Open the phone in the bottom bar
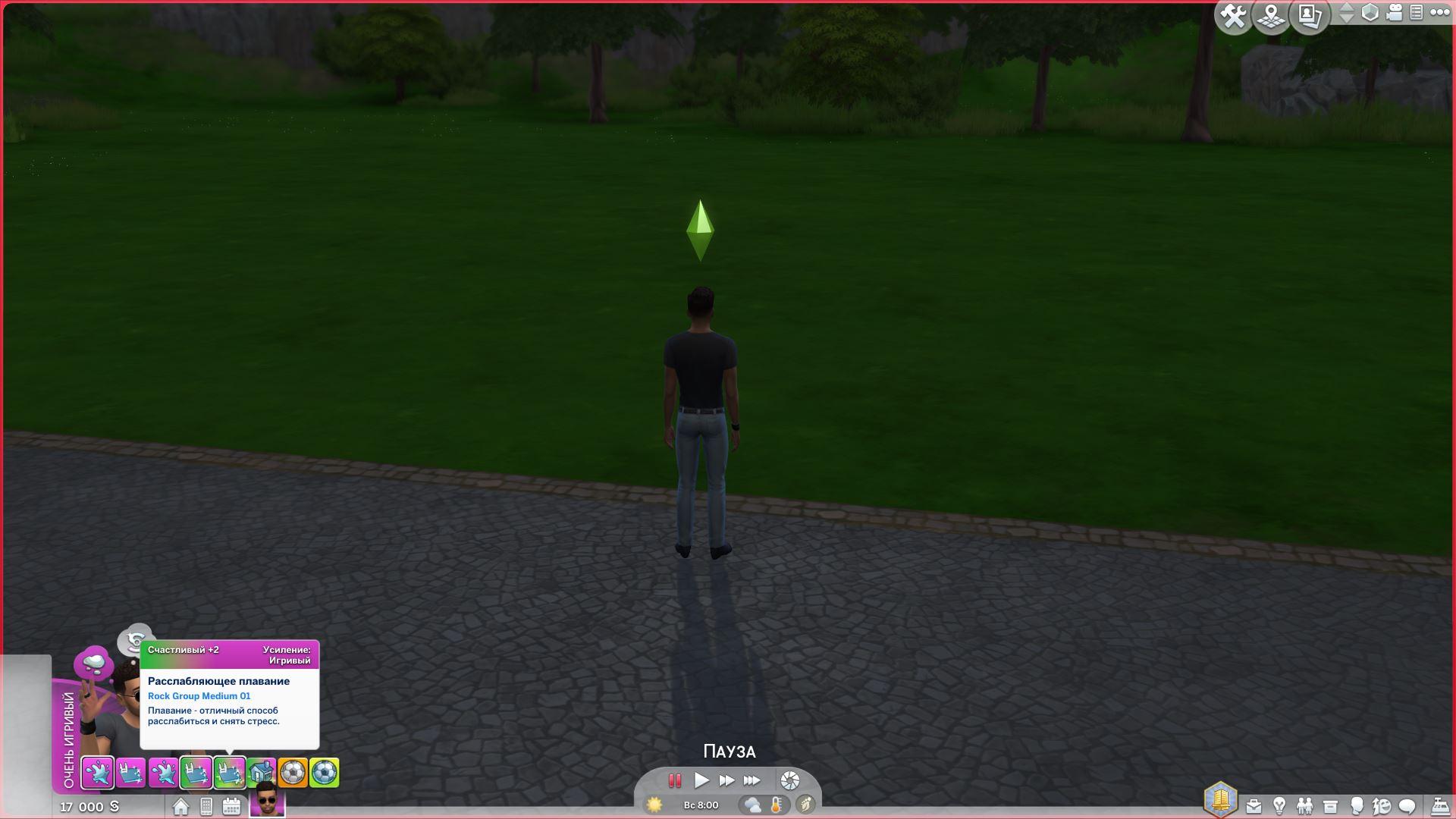 pyautogui.click(x=206, y=807)
